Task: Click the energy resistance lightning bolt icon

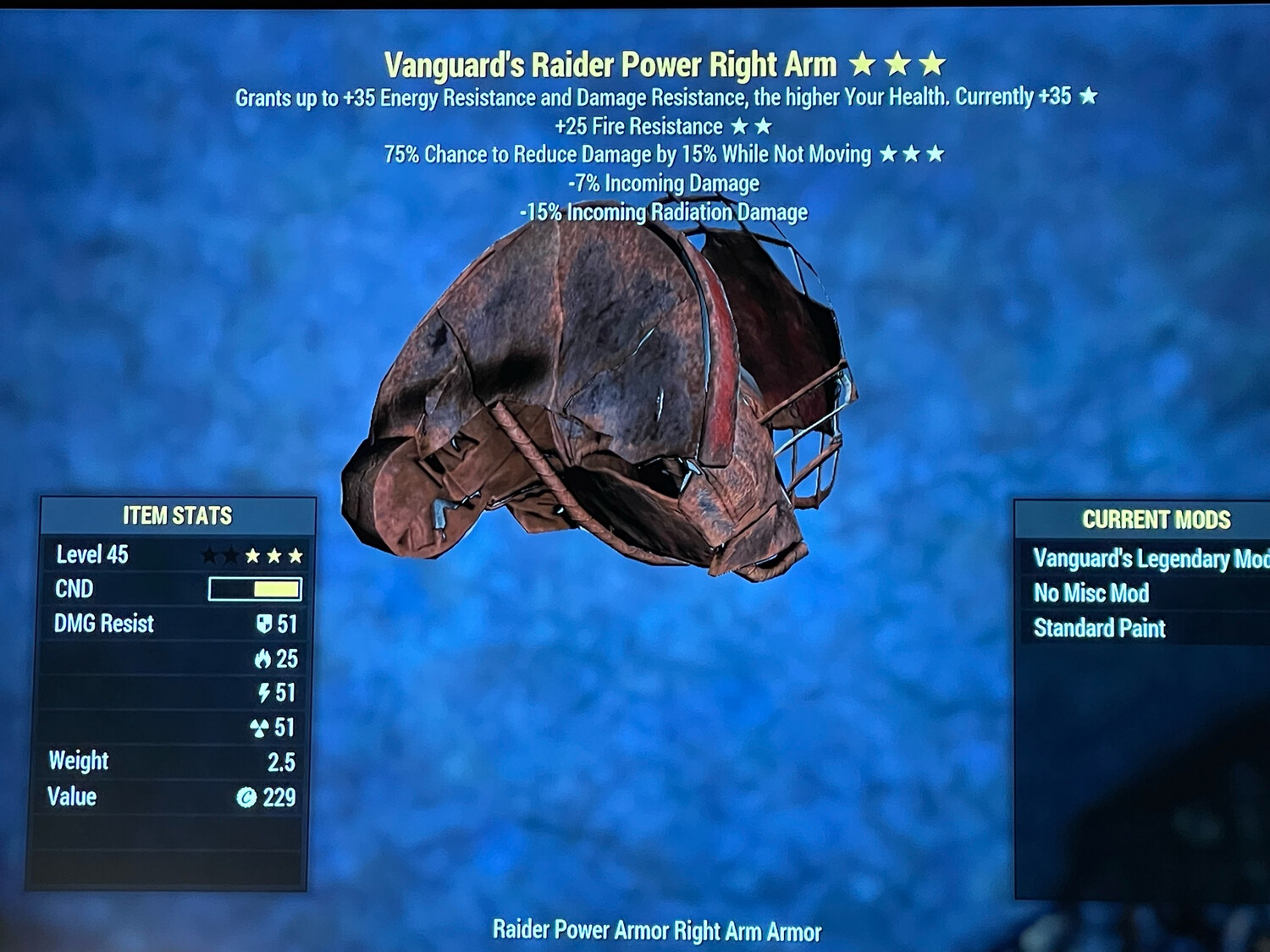Action: (266, 692)
